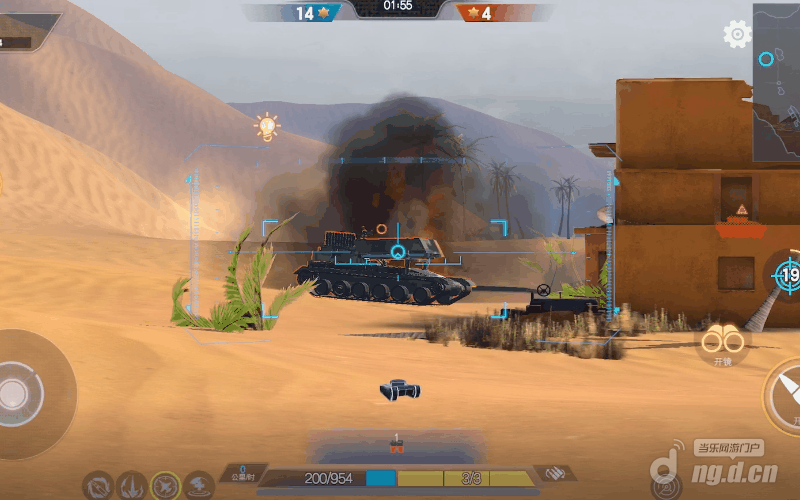Tap the shell reload swap icon
800x500 pixels.
(555, 473)
